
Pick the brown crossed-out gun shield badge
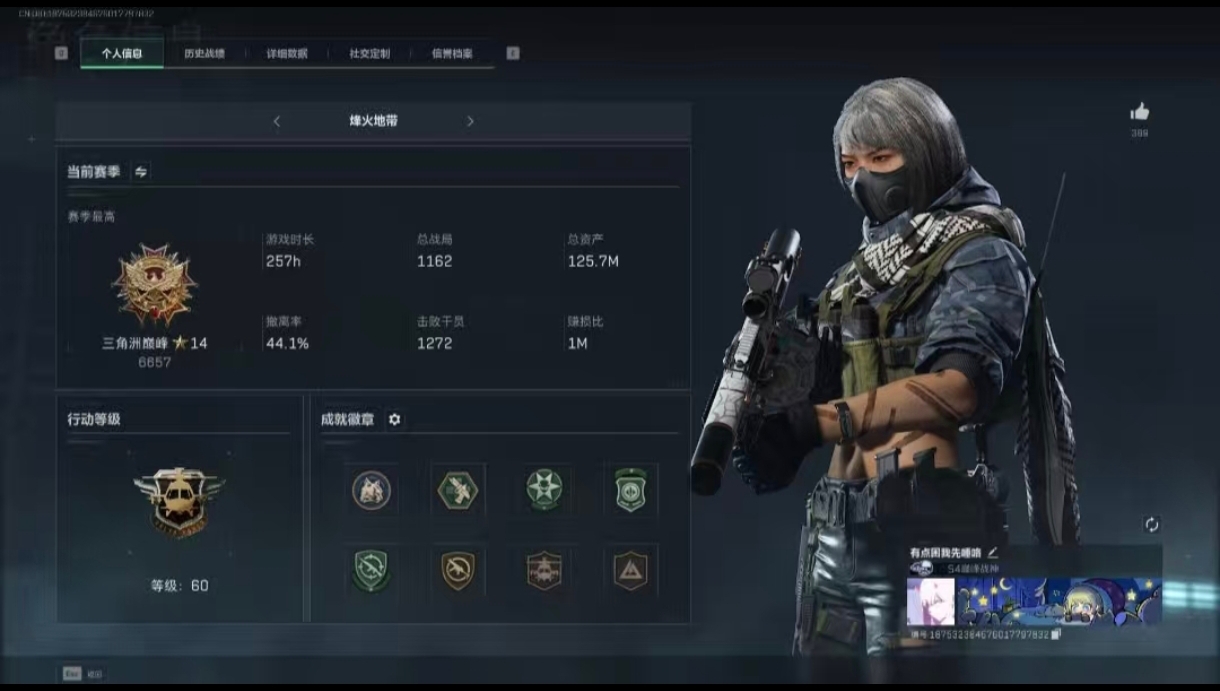click(458, 570)
